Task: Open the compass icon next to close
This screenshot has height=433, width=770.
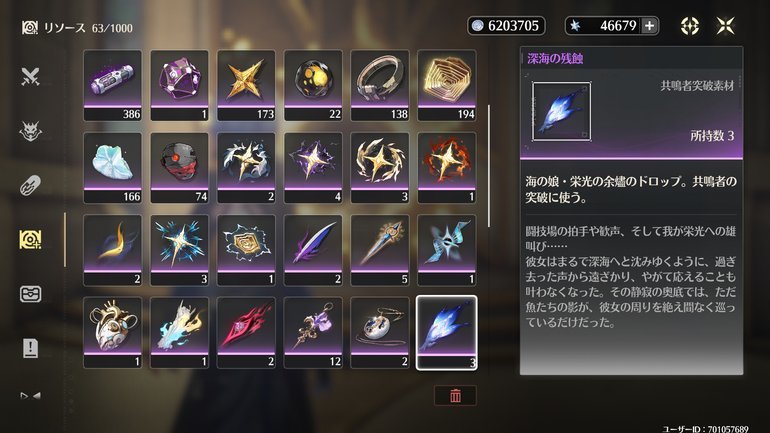Action: click(x=690, y=26)
